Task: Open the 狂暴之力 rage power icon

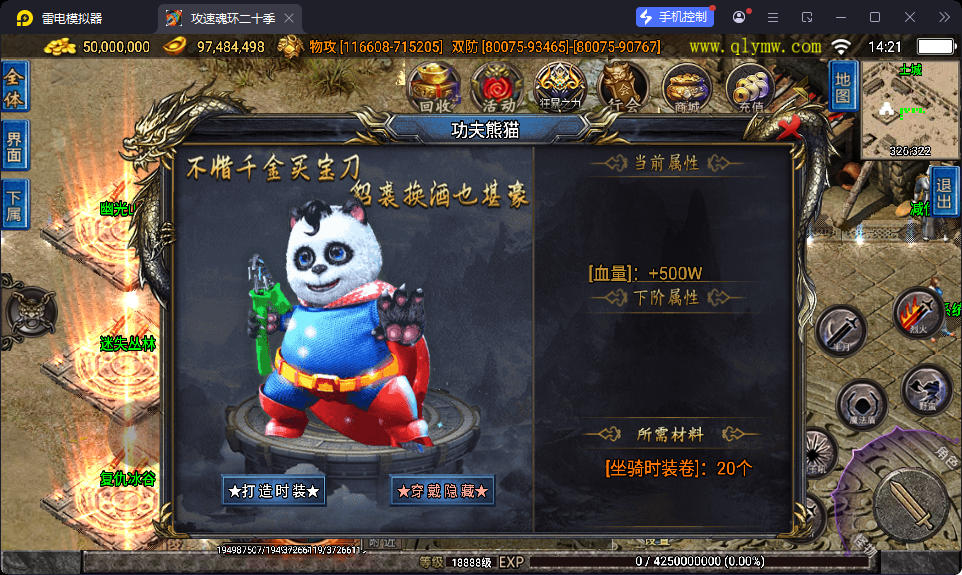Action: coord(559,86)
